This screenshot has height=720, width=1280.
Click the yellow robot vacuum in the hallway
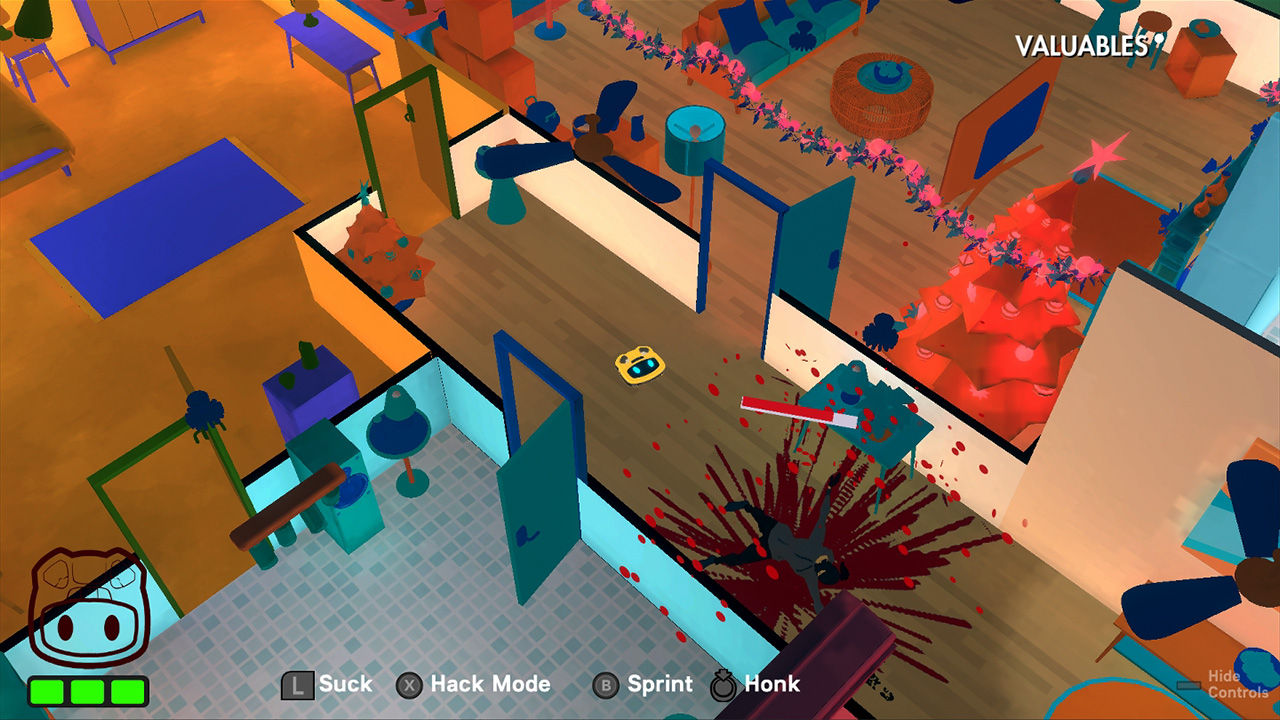640,367
